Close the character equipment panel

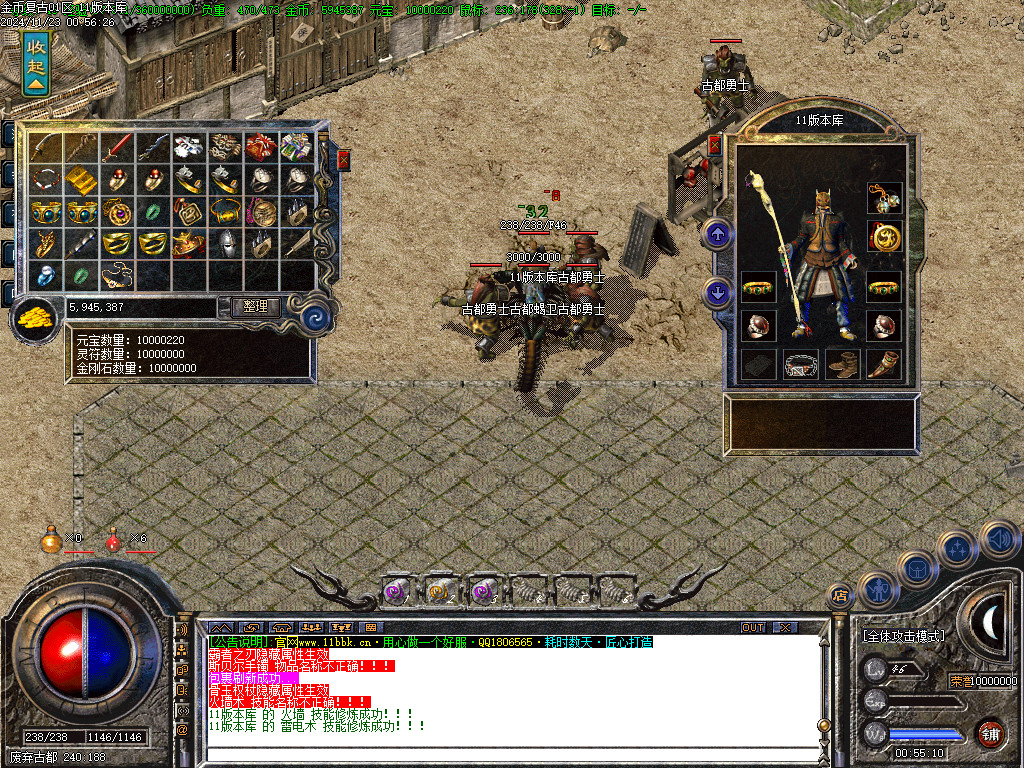(714, 145)
